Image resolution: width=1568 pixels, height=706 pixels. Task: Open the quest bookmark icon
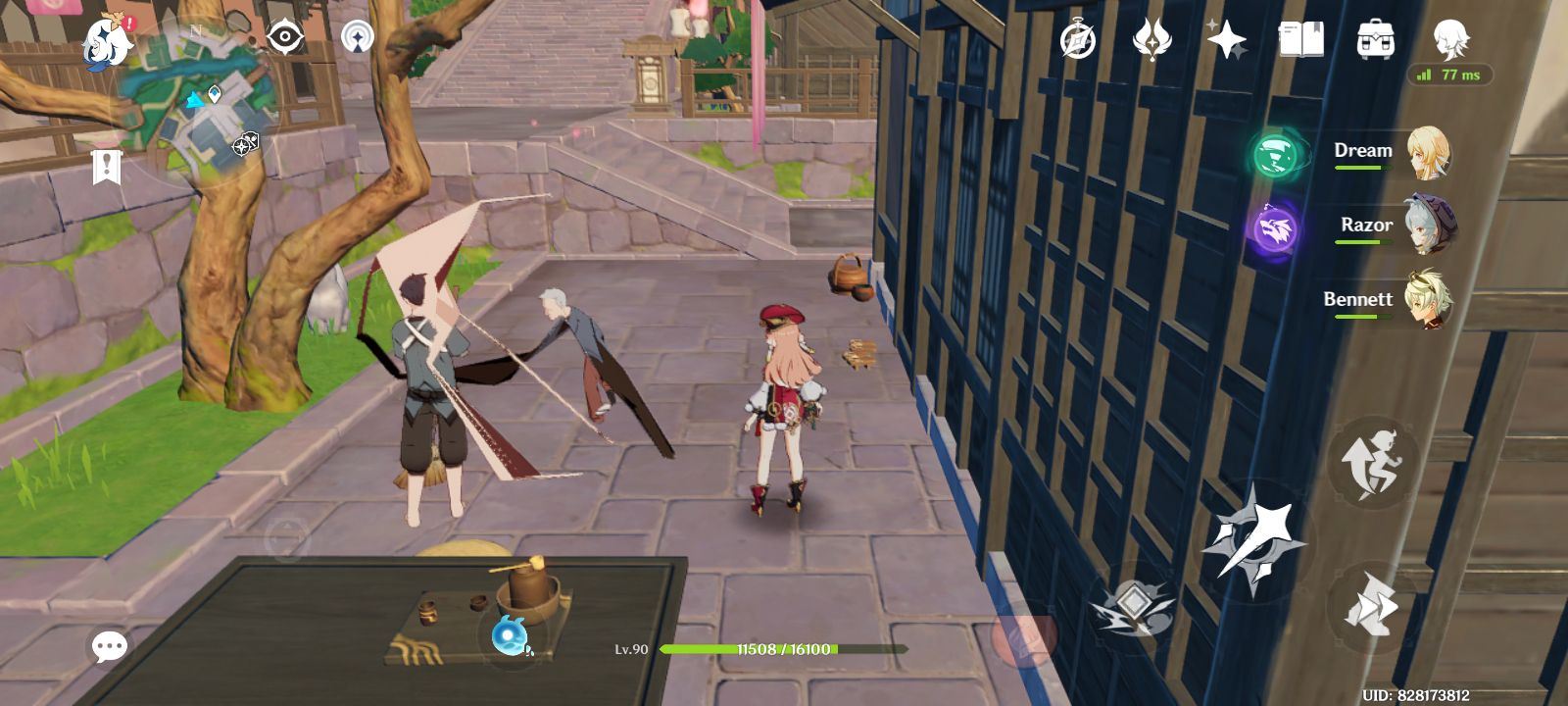(106, 167)
